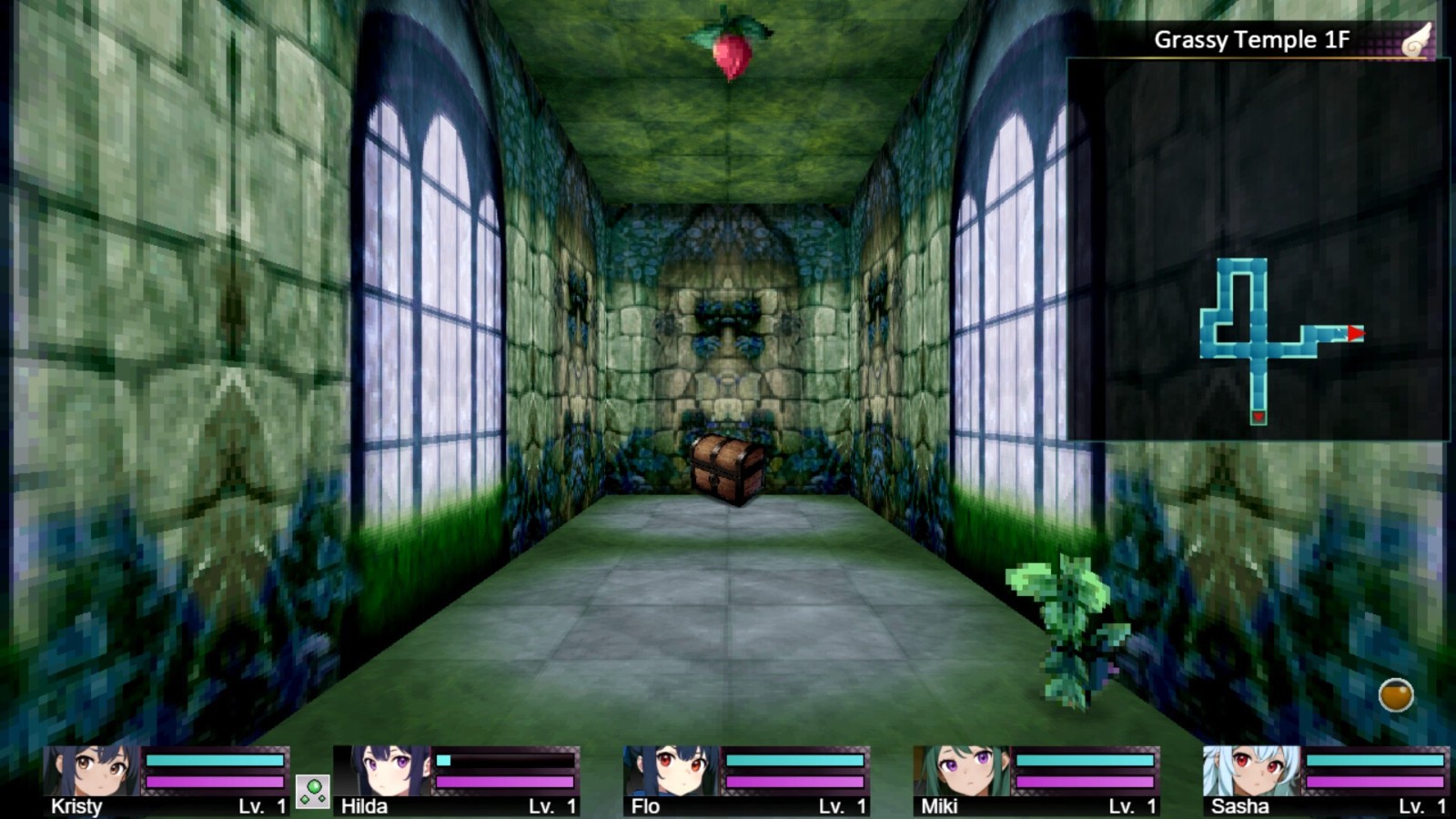
Task: Click the red player arrow on the minimap
Action: 1355,333
